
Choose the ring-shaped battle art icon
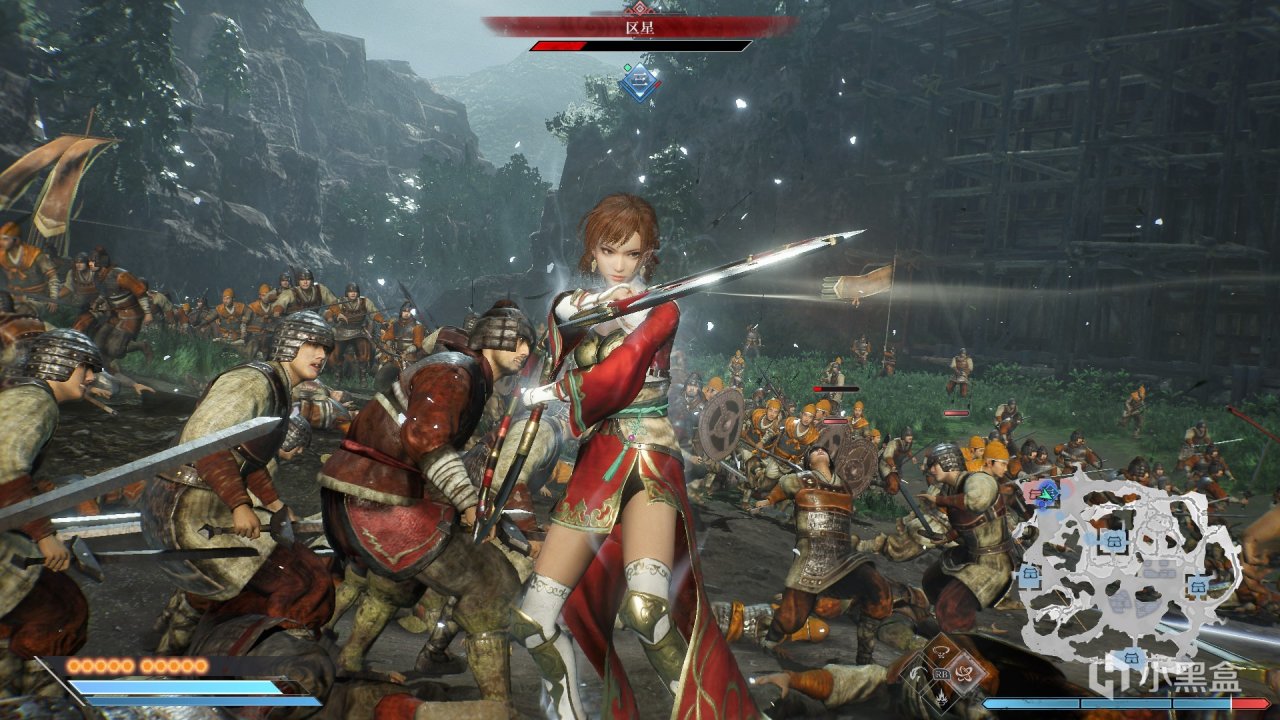[941, 651]
